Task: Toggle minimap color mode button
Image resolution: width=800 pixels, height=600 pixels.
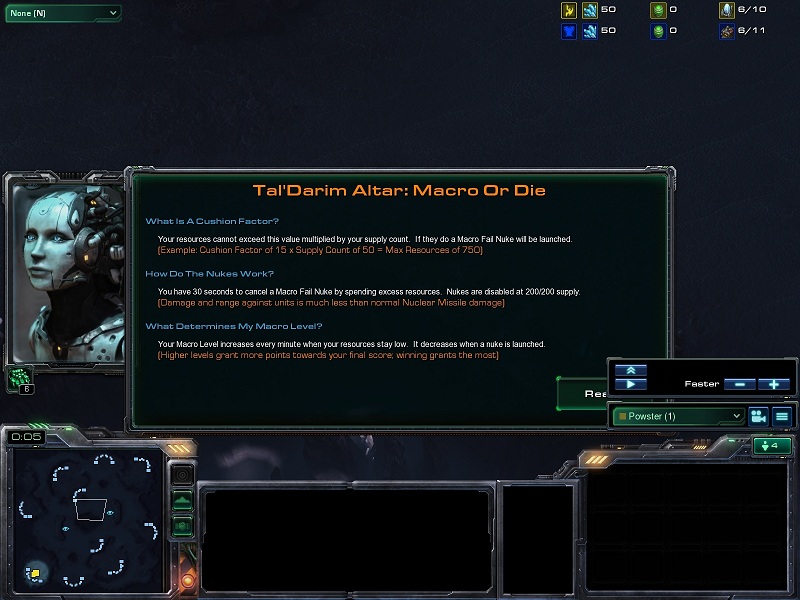Action: [x=182, y=524]
